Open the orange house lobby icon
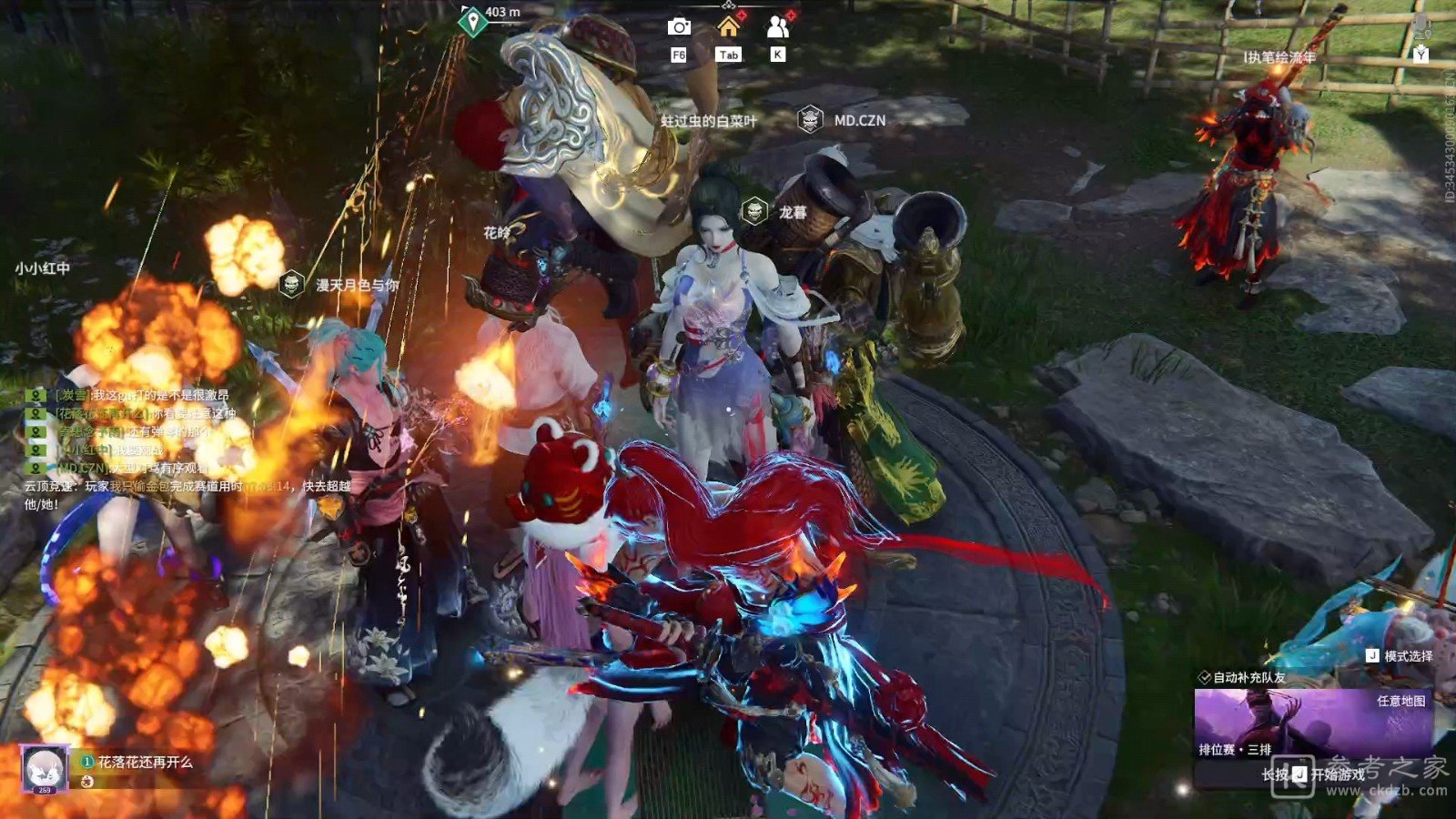 pyautogui.click(x=728, y=27)
